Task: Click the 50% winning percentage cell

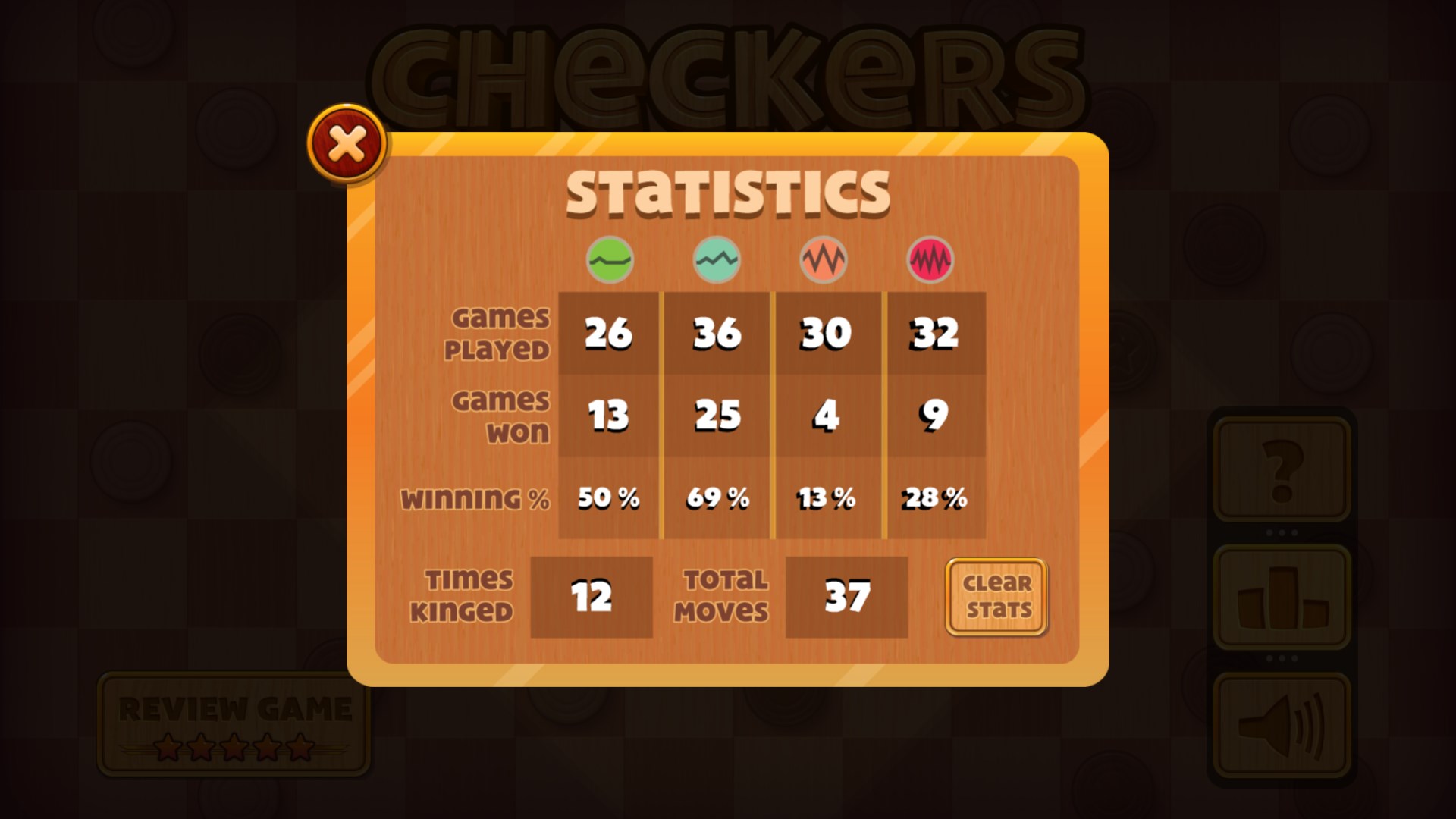Action: coord(609,498)
